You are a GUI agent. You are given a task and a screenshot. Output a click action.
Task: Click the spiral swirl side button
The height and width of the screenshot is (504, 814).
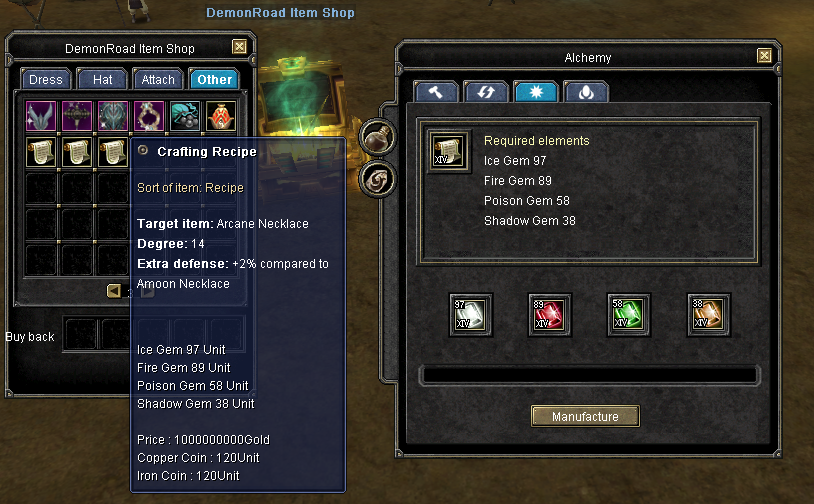(x=378, y=180)
